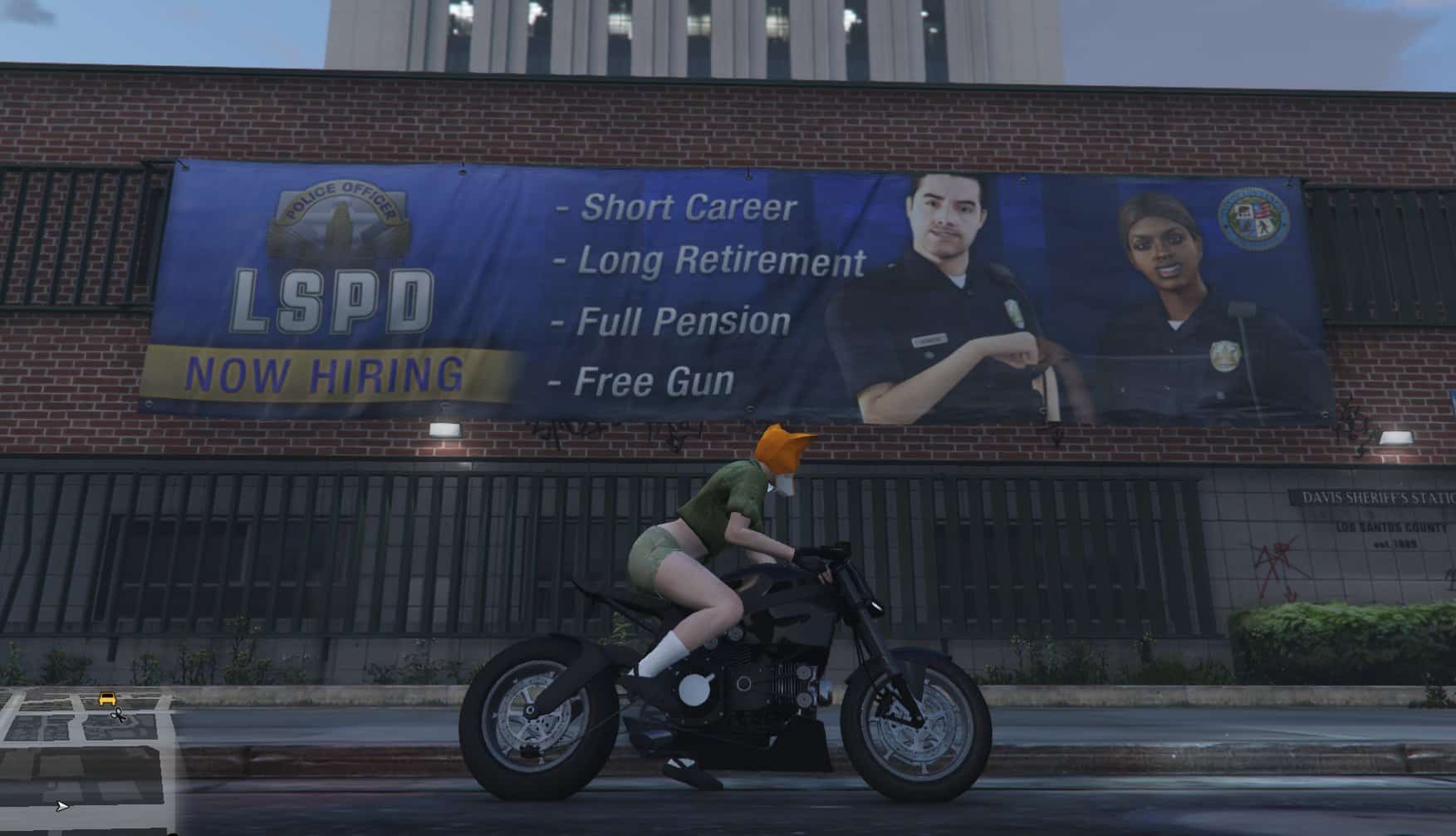Select the white player arrow on the minimap
This screenshot has height=836, width=1456.
pos(61,806)
